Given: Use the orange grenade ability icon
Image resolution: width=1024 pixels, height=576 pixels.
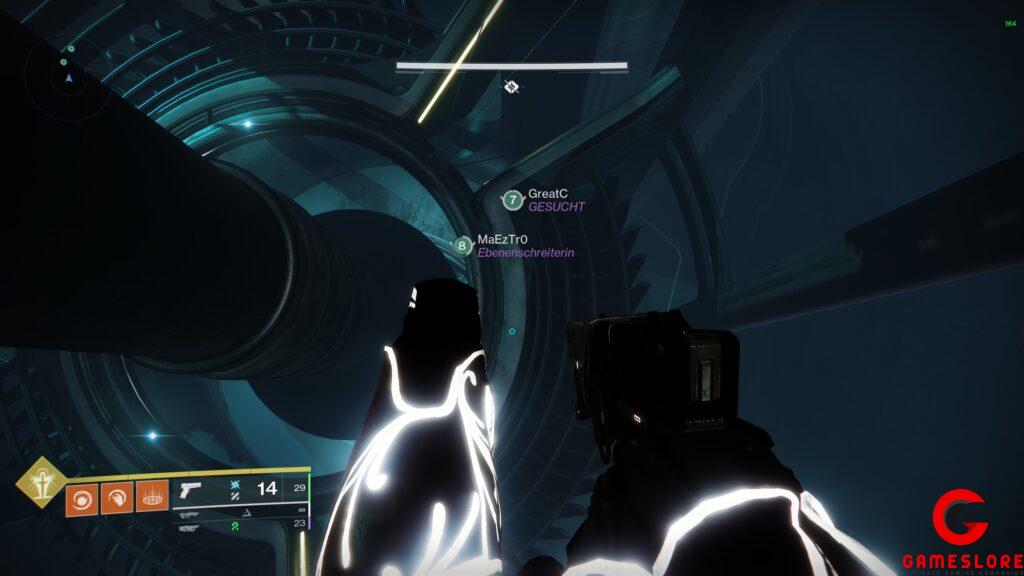Looking at the screenshot, I should coord(82,497).
